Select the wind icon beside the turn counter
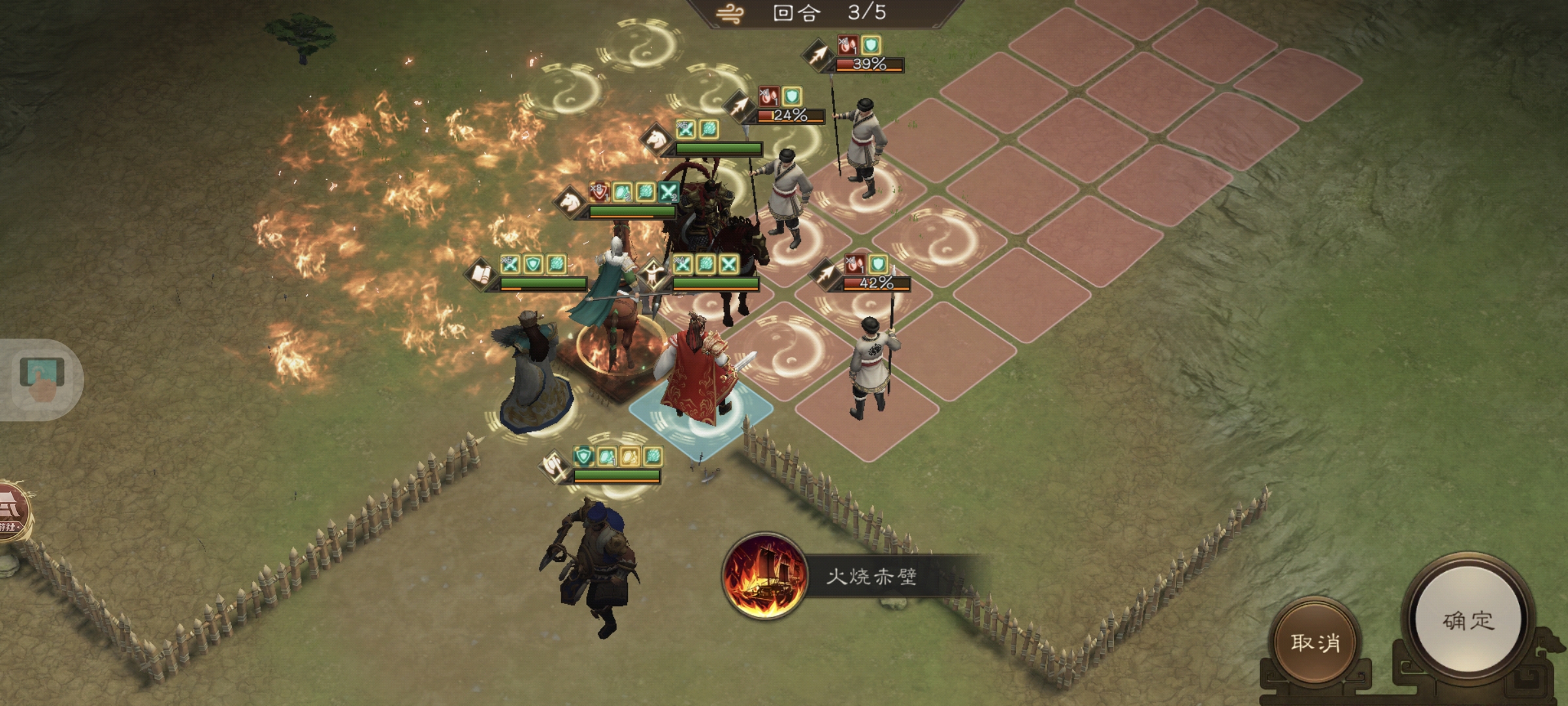Image resolution: width=1568 pixels, height=706 pixels. click(729, 14)
